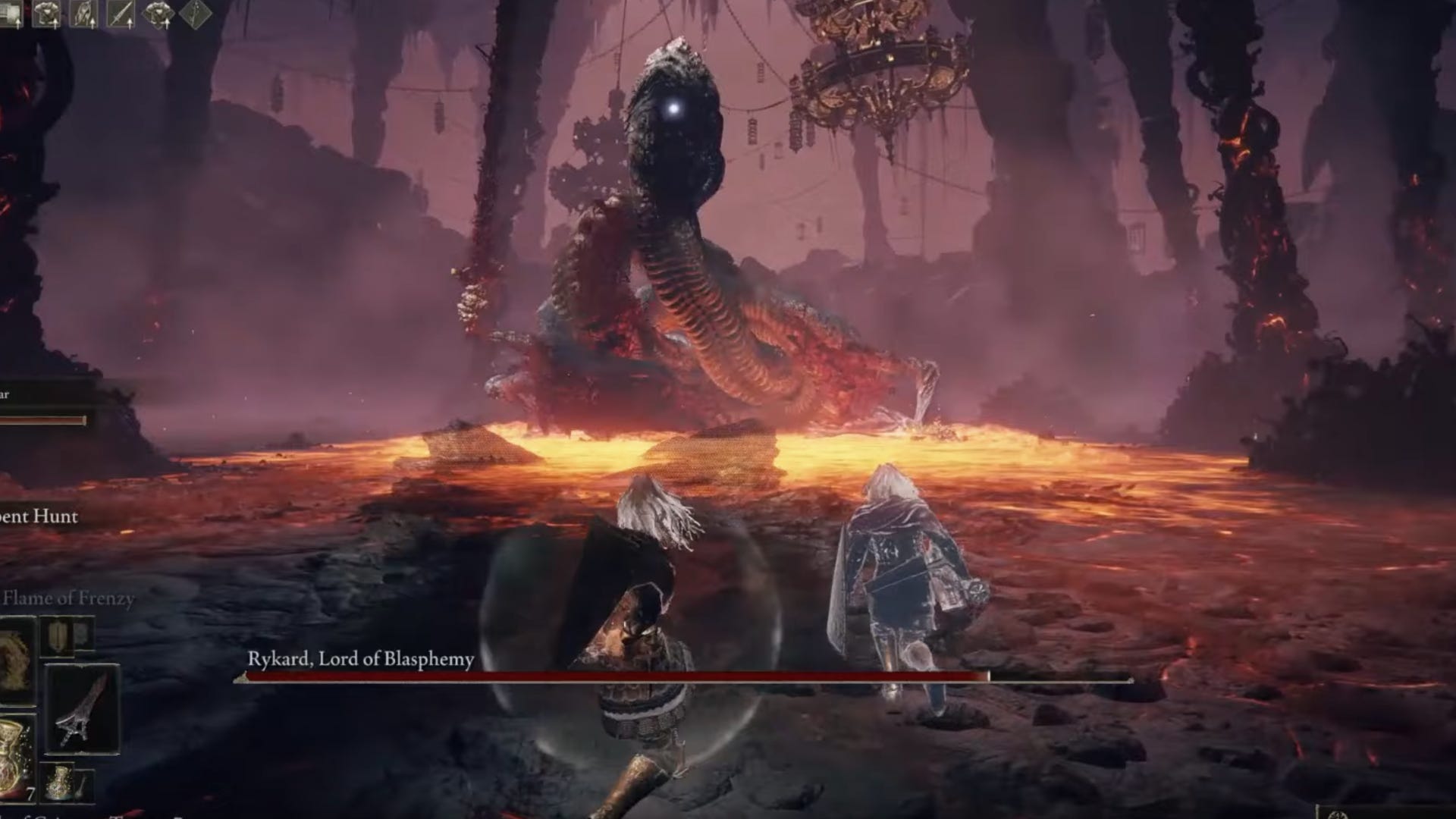The image size is (1456, 819).
Task: Toggle the swap arrow over the flask slot
Action: click(x=18, y=23)
